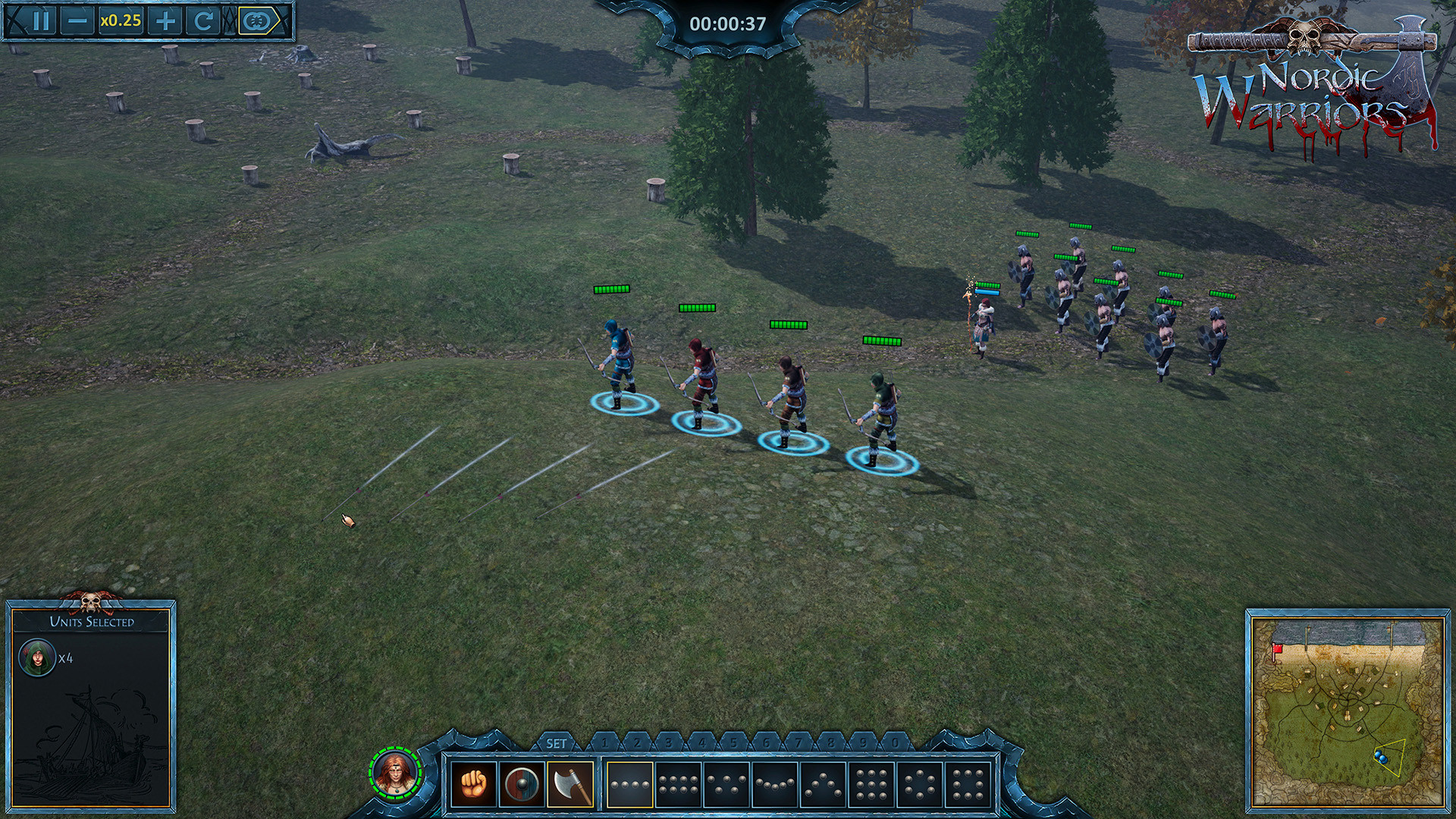The width and height of the screenshot is (1456, 819).
Task: Activate the fist command icon
Action: pos(473,784)
